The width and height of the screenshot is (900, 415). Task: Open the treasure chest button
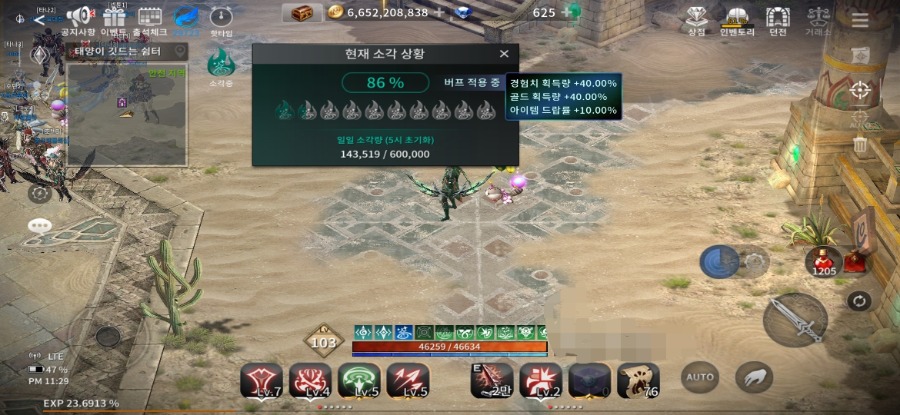pyautogui.click(x=301, y=13)
